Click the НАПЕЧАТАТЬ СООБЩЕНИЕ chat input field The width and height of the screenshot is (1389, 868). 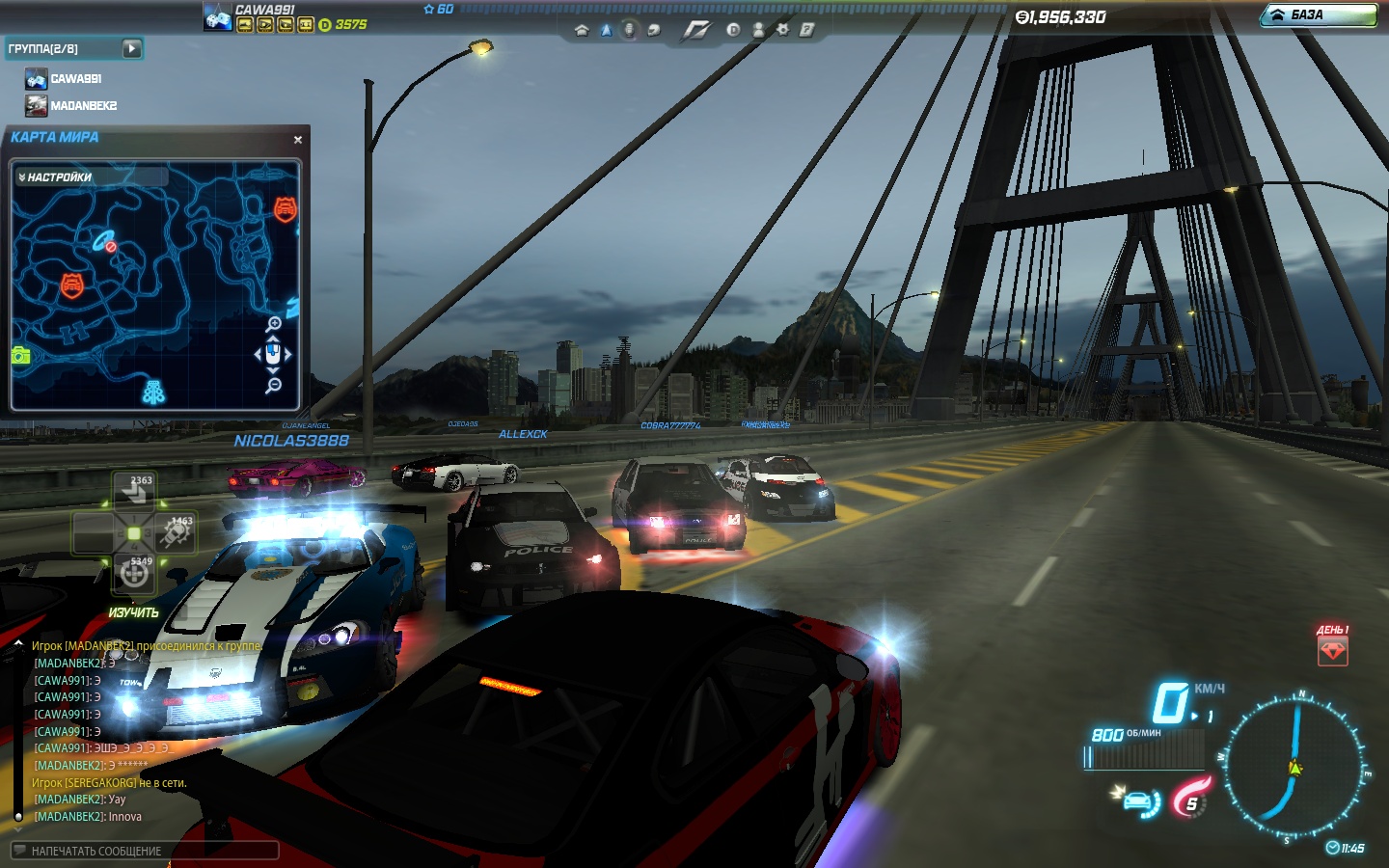click(145, 851)
